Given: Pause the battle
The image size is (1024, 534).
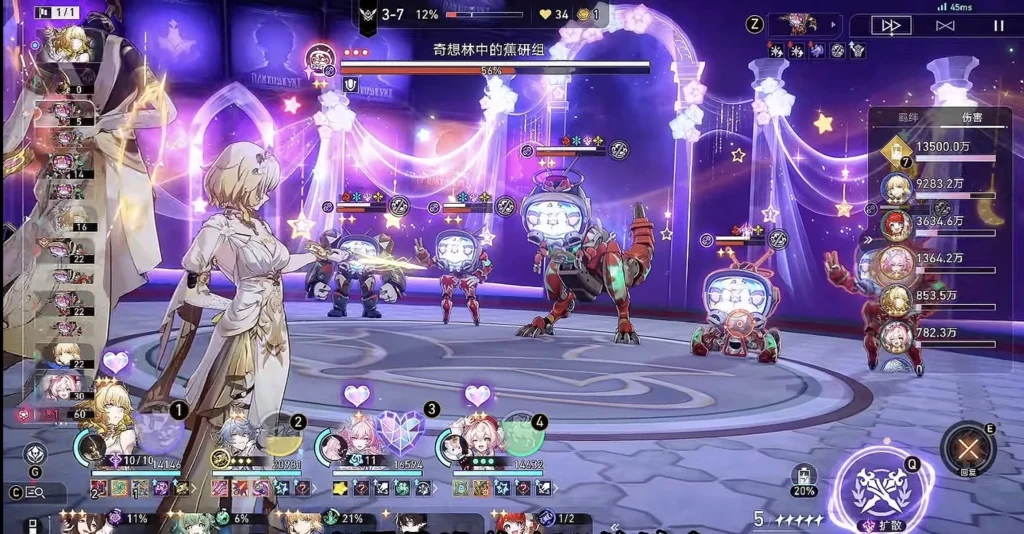Looking at the screenshot, I should (x=998, y=26).
